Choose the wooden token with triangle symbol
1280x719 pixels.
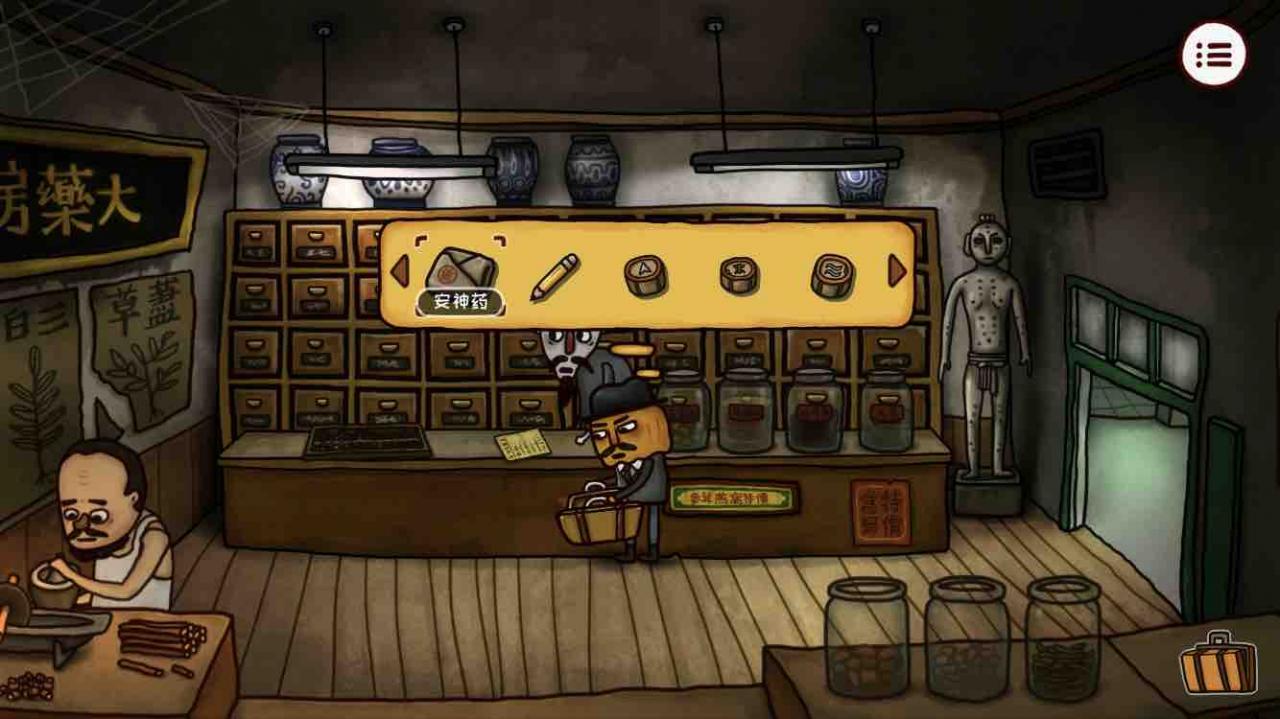[645, 274]
